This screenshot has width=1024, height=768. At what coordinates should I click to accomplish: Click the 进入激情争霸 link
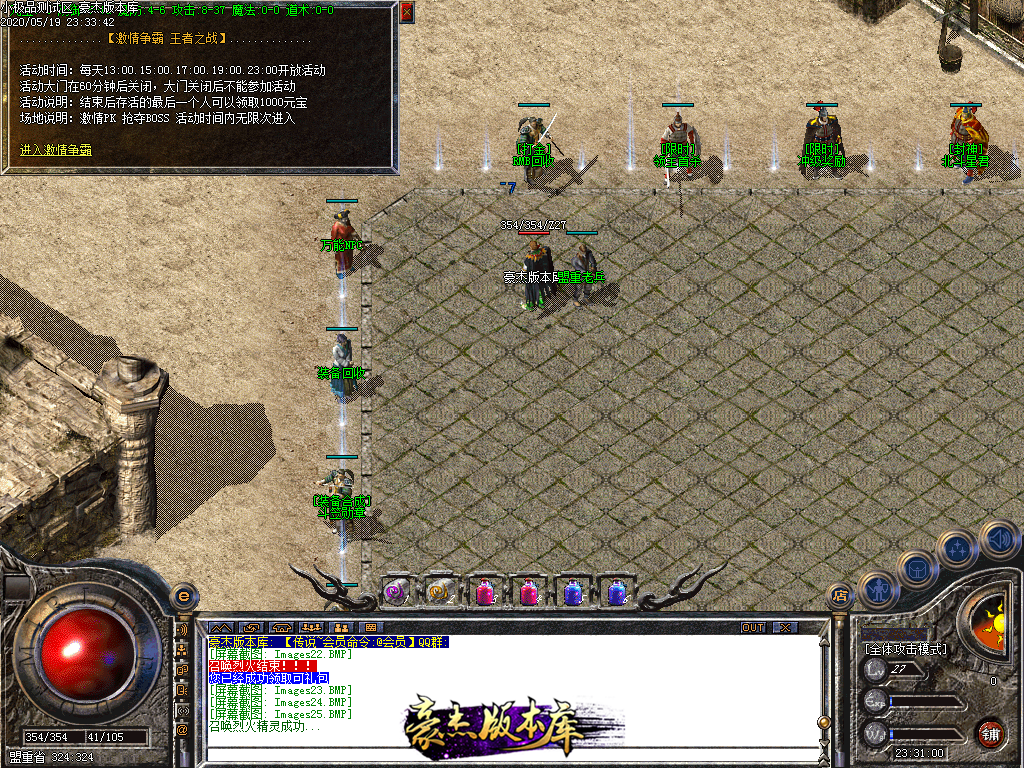click(x=56, y=150)
